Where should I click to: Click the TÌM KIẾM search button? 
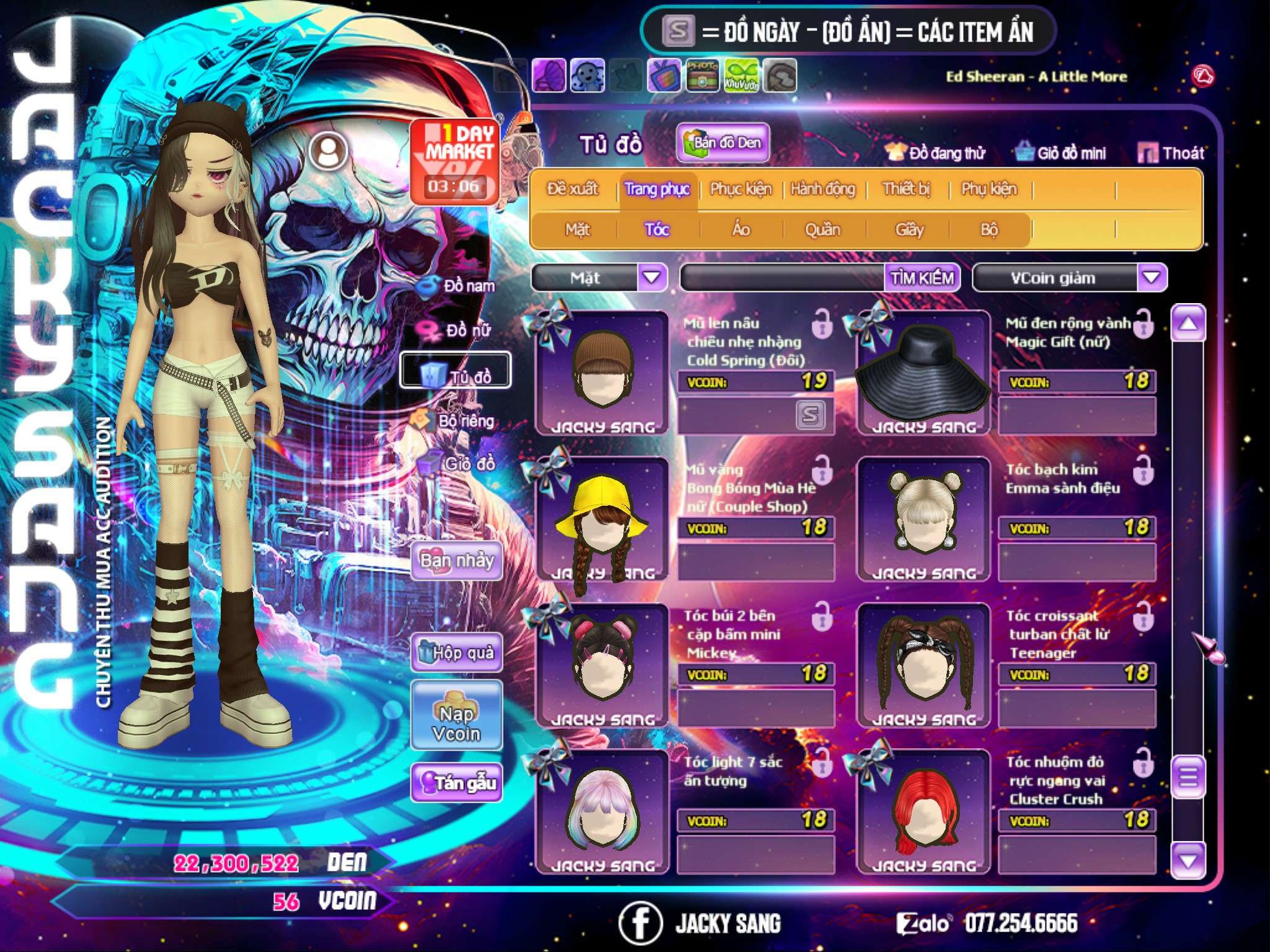point(921,278)
